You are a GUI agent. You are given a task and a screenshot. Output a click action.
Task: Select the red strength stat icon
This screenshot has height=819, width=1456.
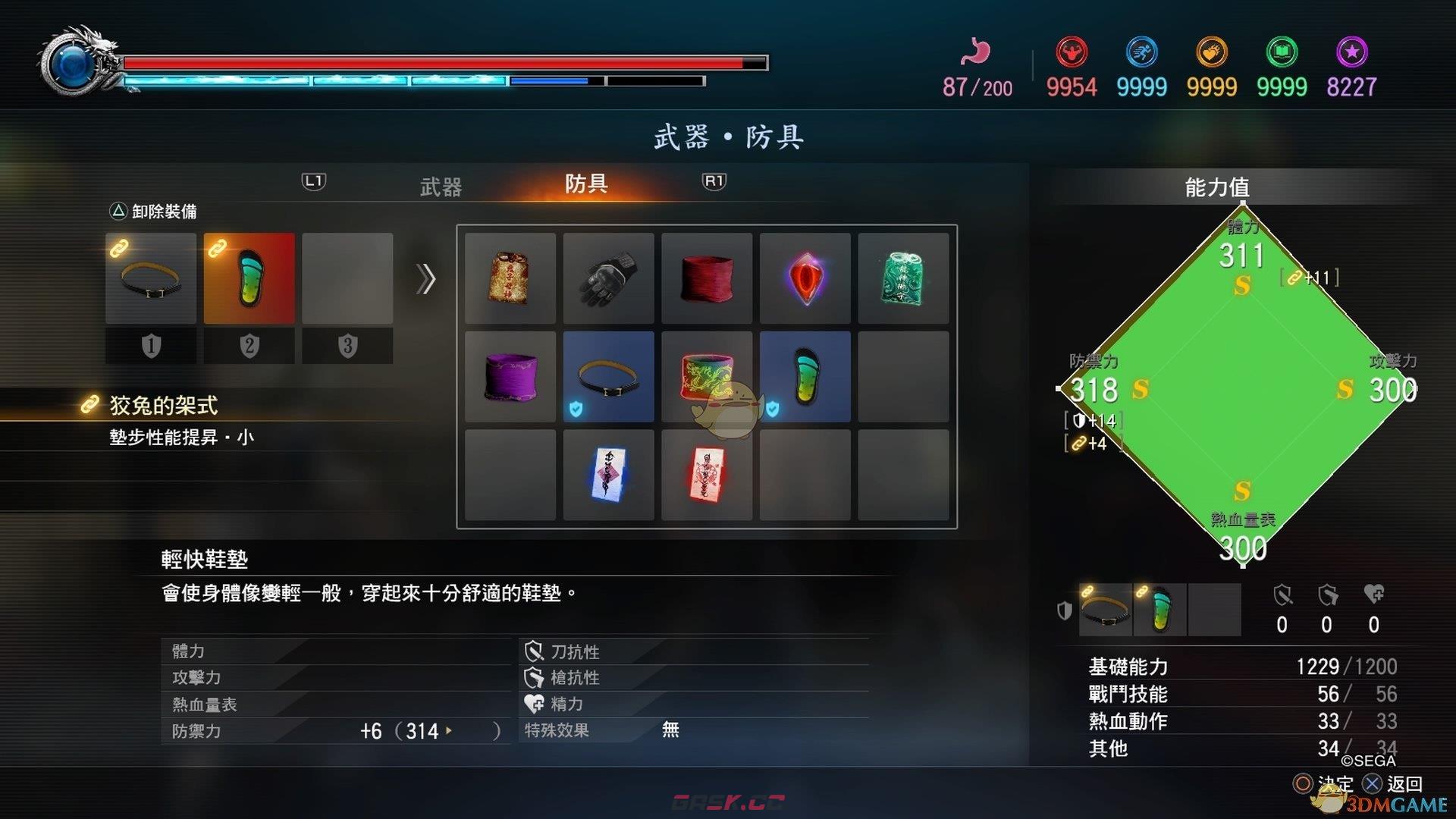pos(1072,52)
